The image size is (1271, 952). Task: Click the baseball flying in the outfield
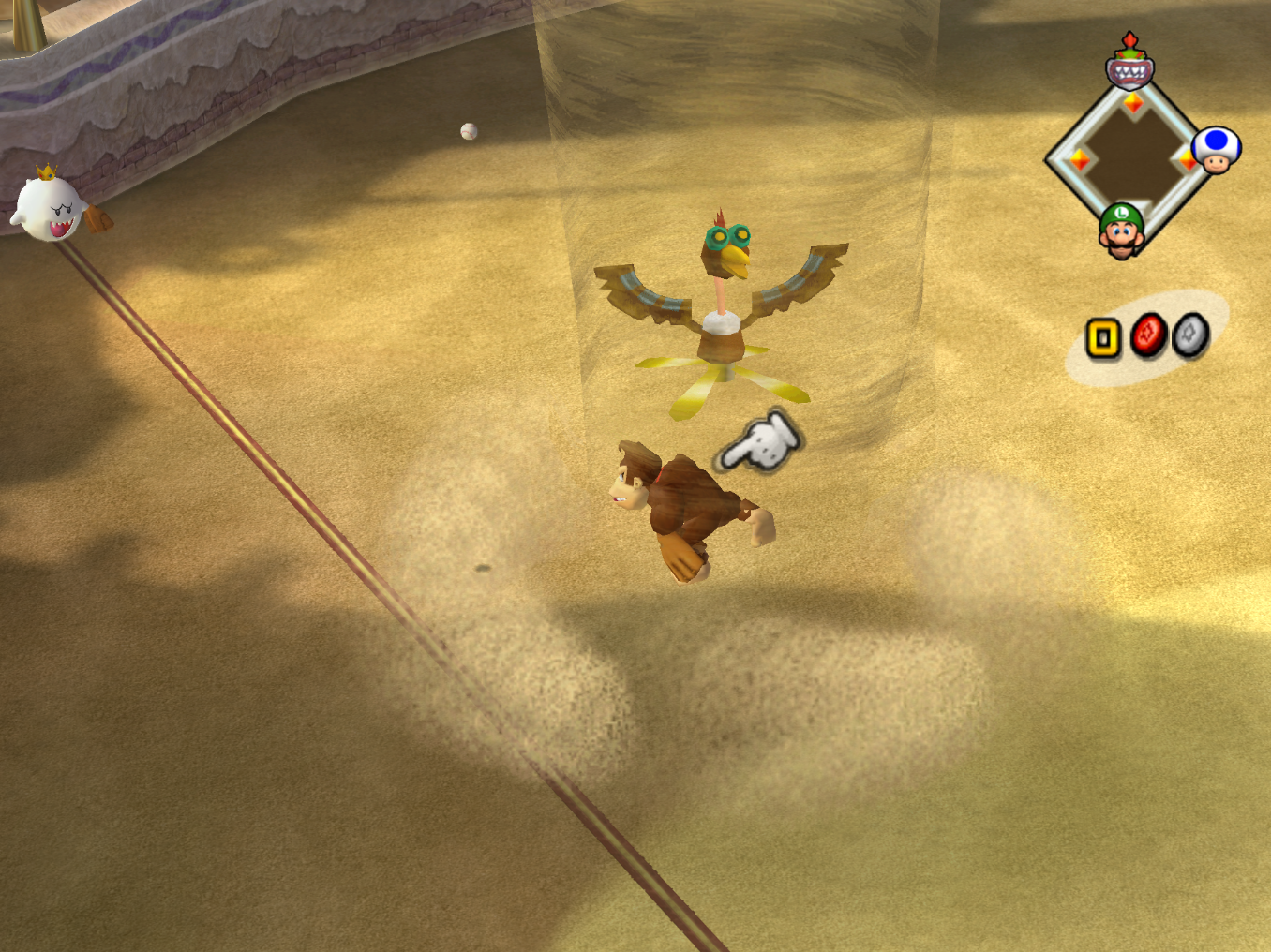(x=468, y=130)
